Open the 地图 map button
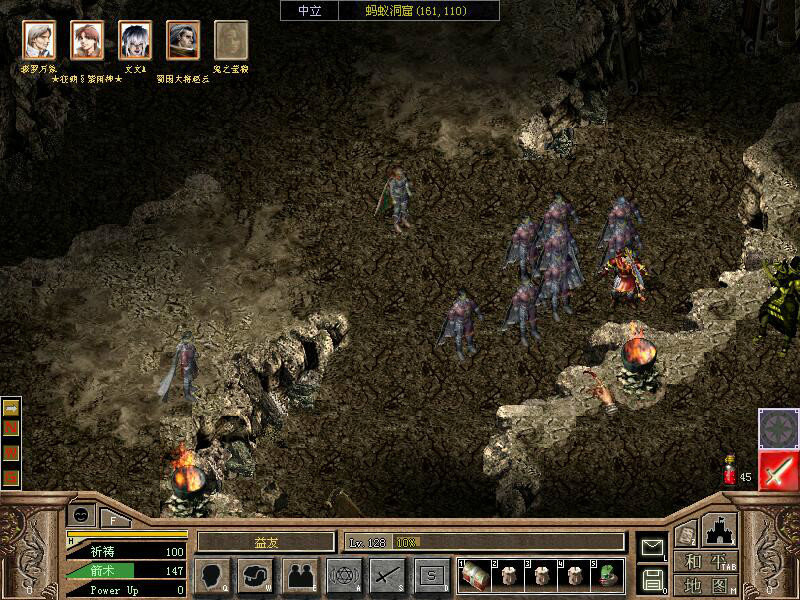 tap(706, 584)
